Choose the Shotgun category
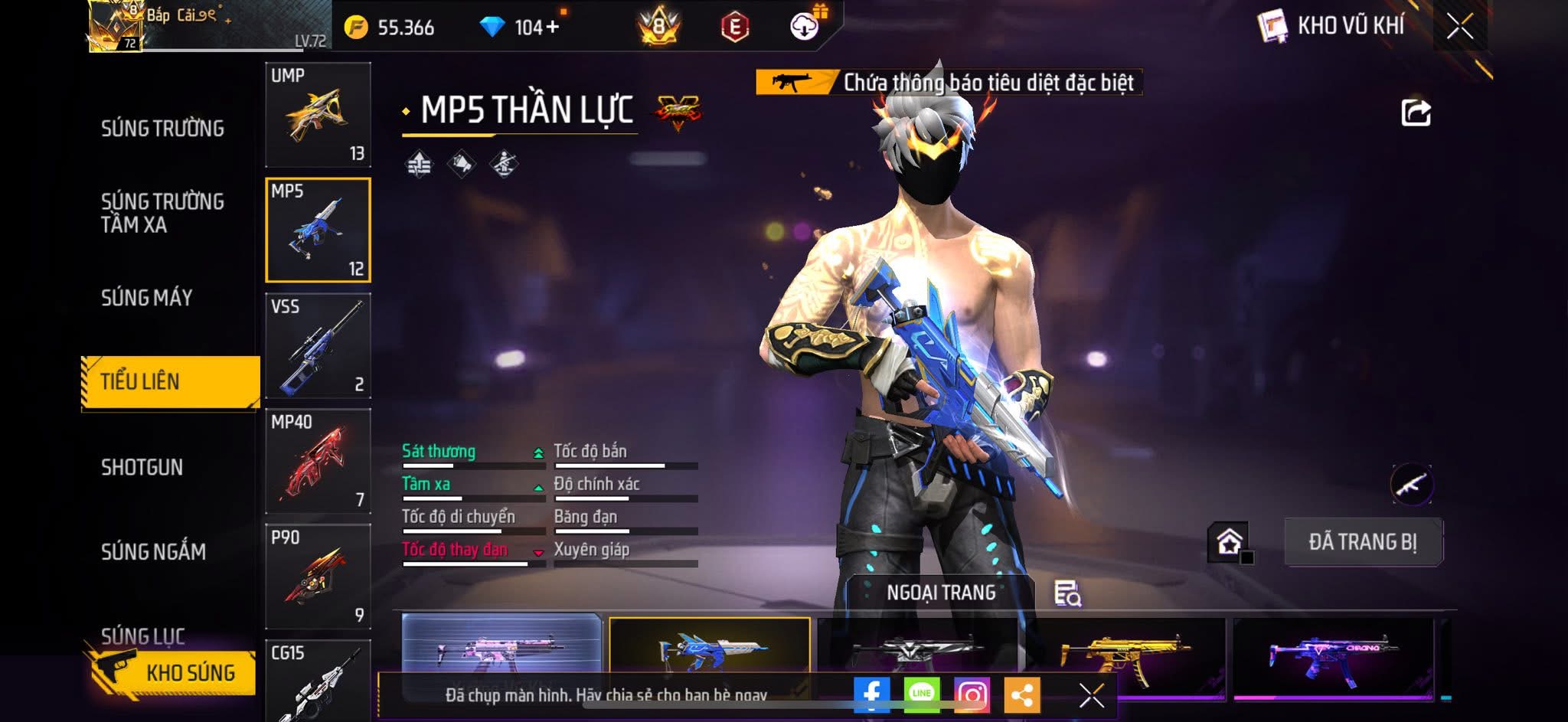This screenshot has width=1568, height=722. [x=142, y=468]
